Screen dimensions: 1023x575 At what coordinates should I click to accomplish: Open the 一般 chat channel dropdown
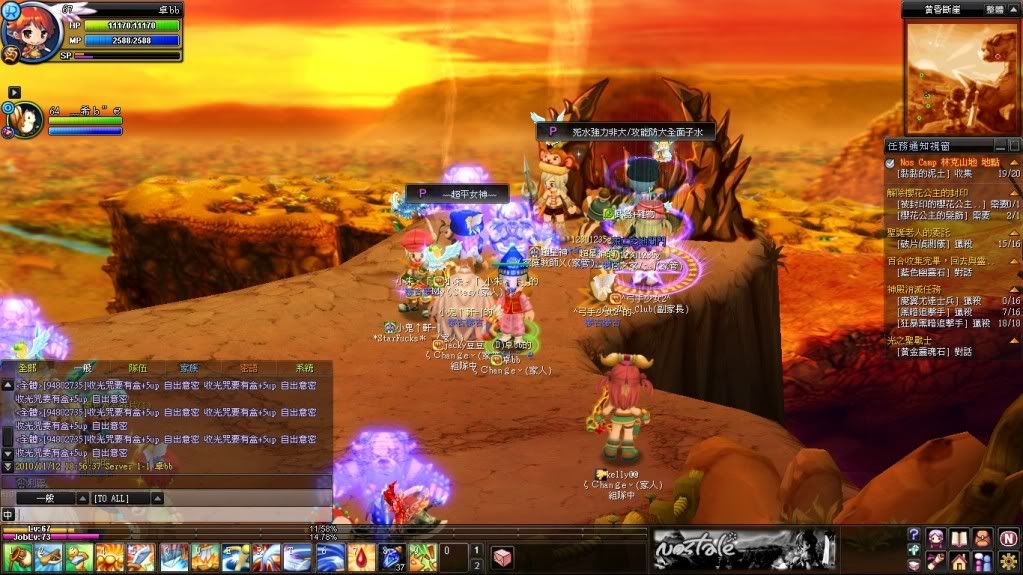coord(45,497)
